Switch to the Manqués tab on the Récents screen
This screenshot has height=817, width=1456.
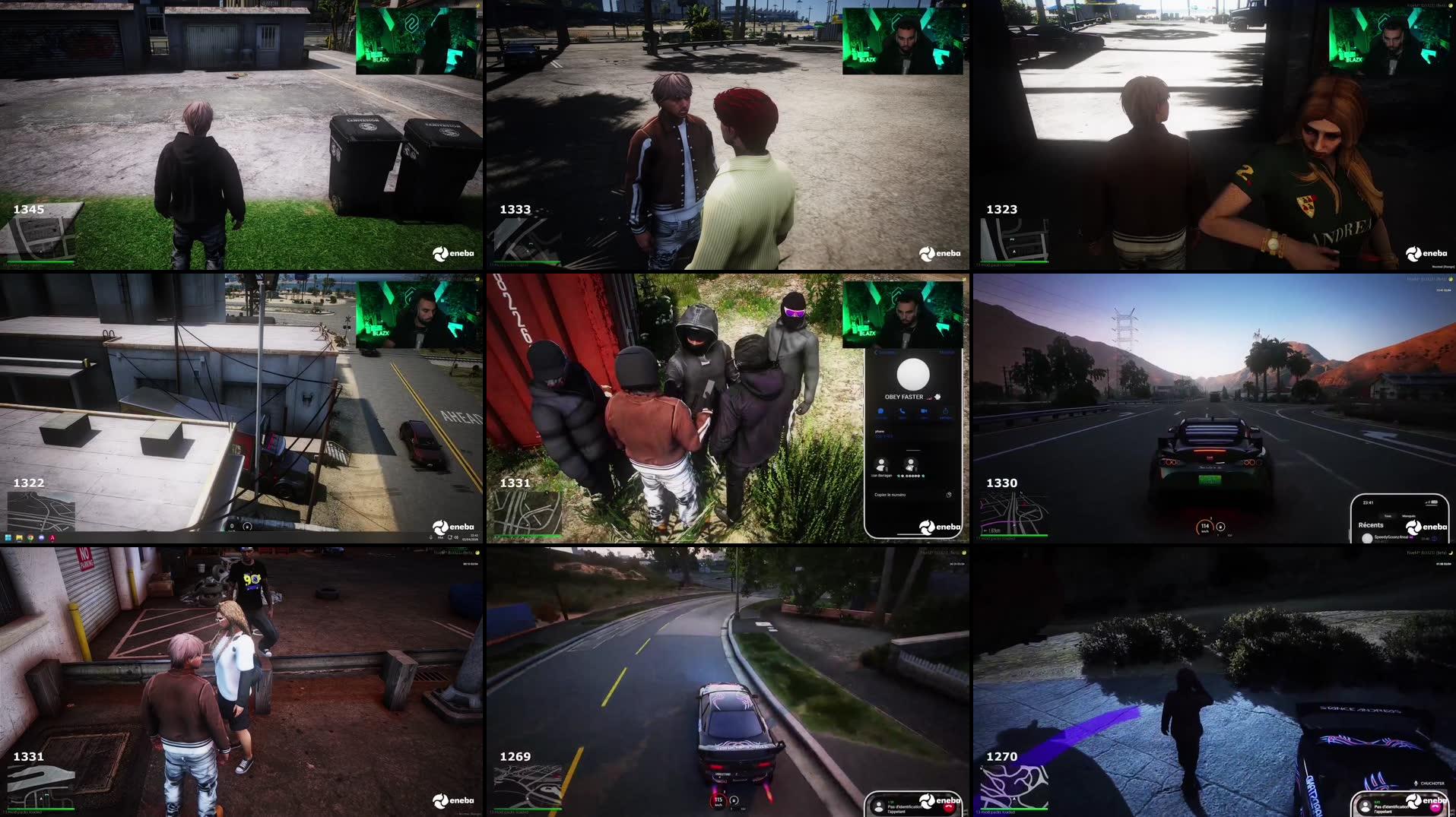tap(1409, 516)
